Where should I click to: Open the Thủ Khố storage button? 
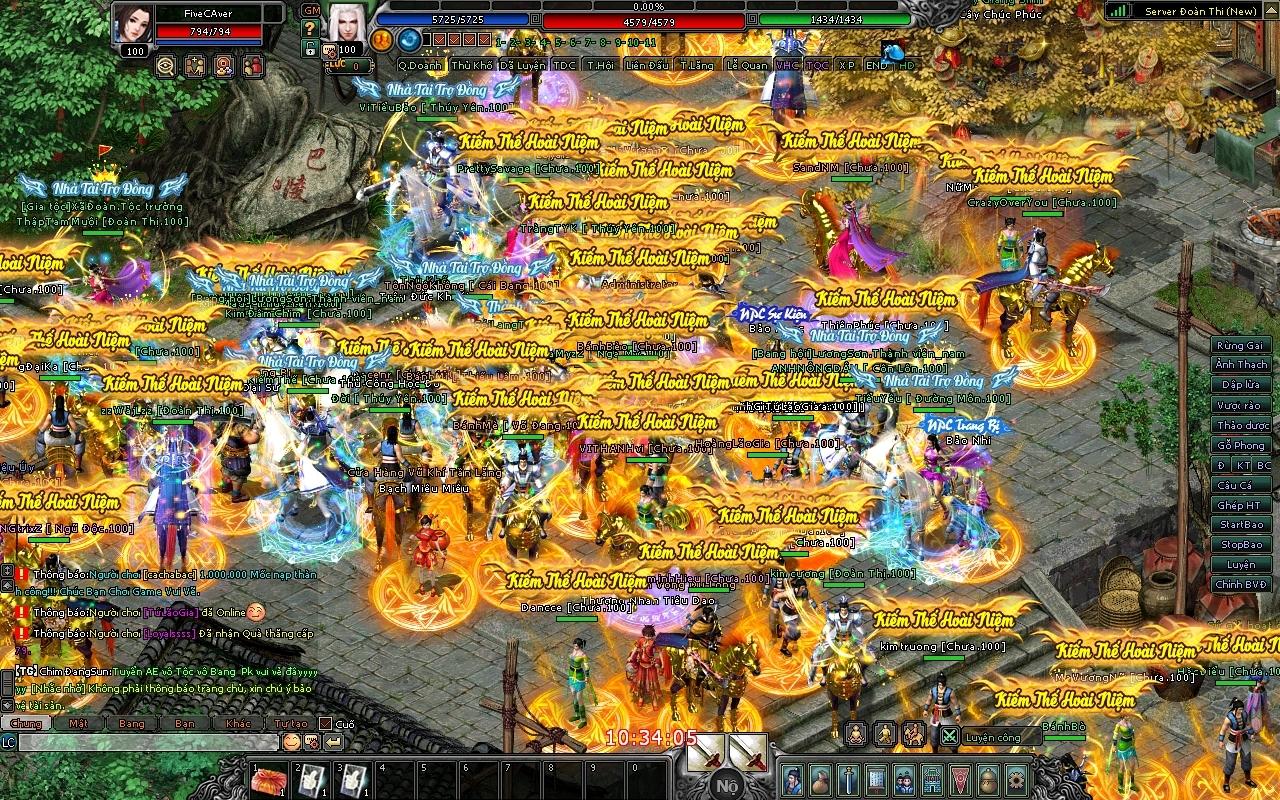(472, 65)
